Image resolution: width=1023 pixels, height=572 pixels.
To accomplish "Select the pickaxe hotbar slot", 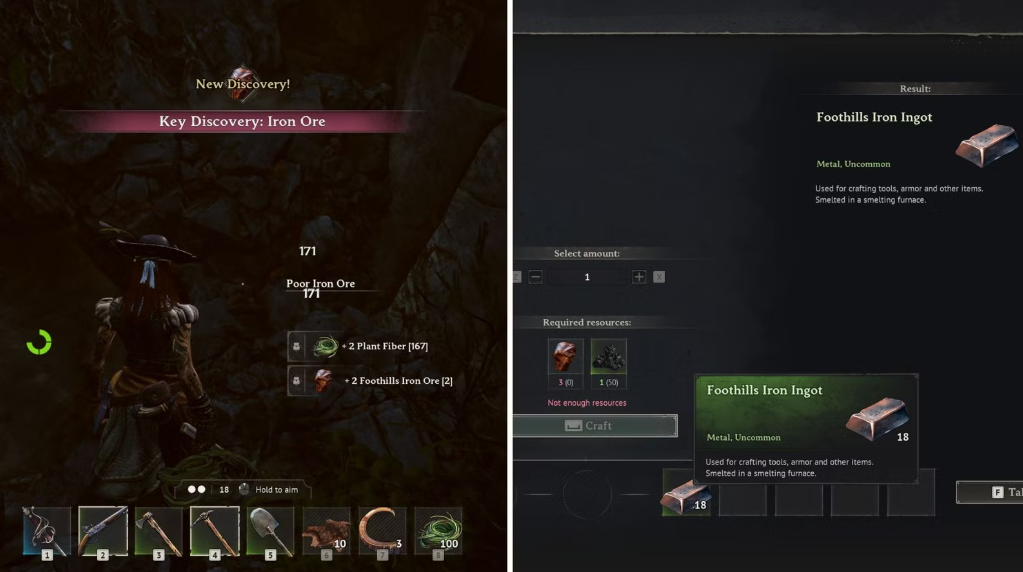I will (214, 530).
